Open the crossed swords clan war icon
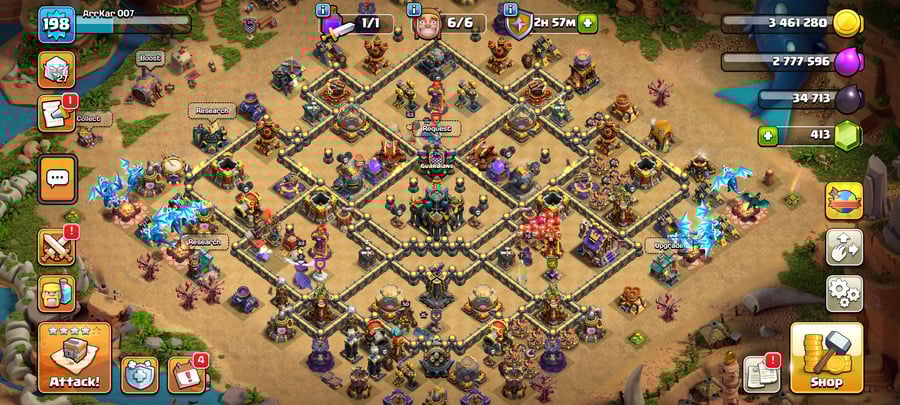Image resolution: width=900 pixels, height=405 pixels. tap(56, 246)
